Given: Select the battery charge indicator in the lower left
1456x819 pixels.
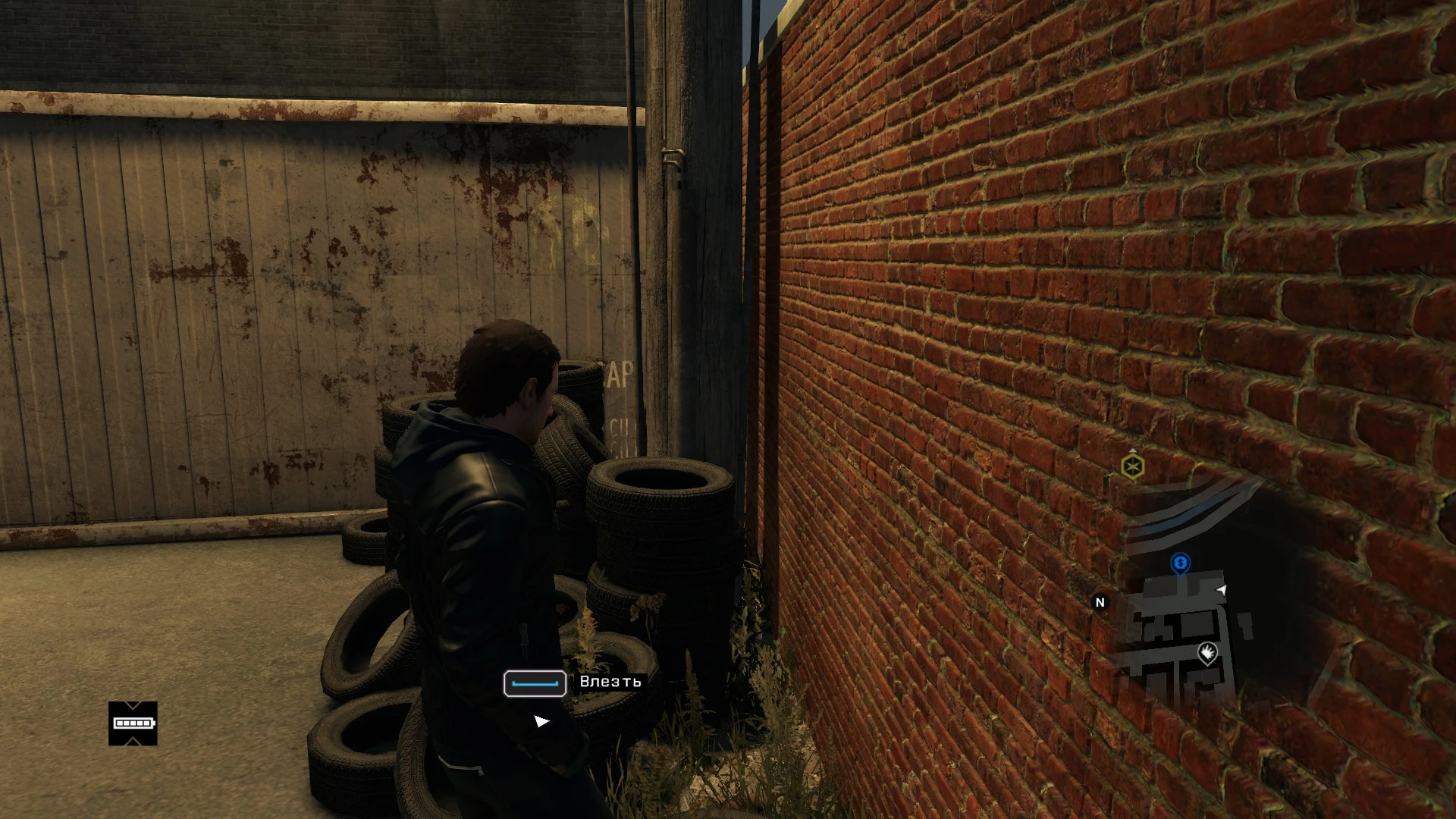Looking at the screenshot, I should coord(133,723).
